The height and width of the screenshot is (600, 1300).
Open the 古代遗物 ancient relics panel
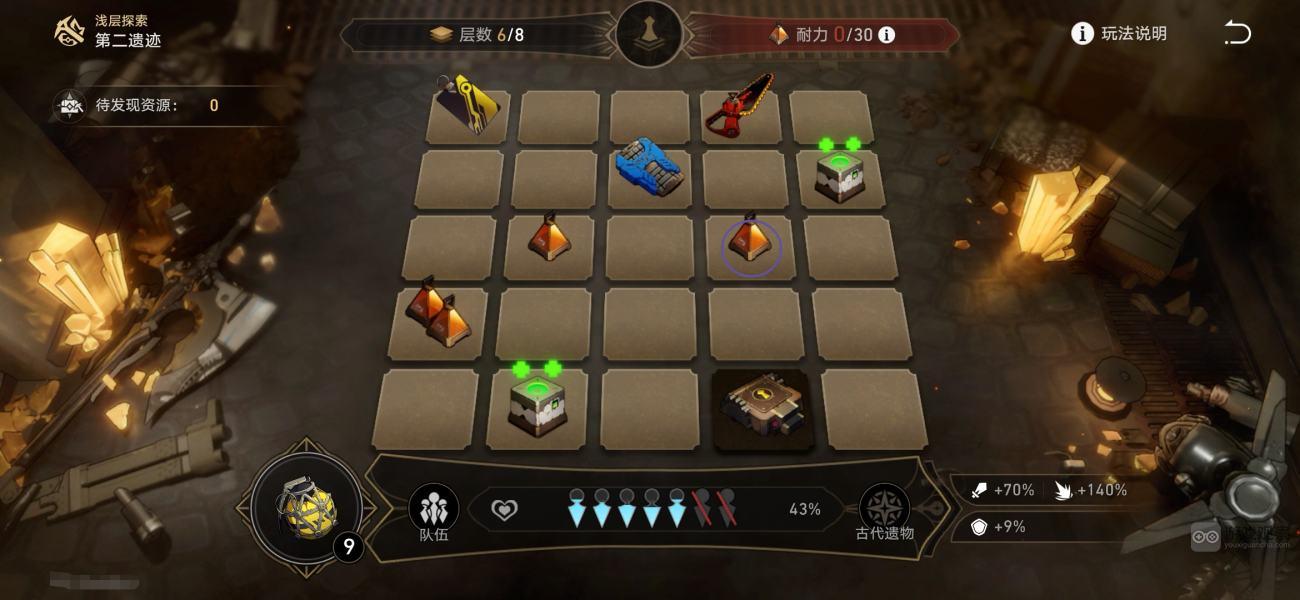pyautogui.click(x=885, y=511)
